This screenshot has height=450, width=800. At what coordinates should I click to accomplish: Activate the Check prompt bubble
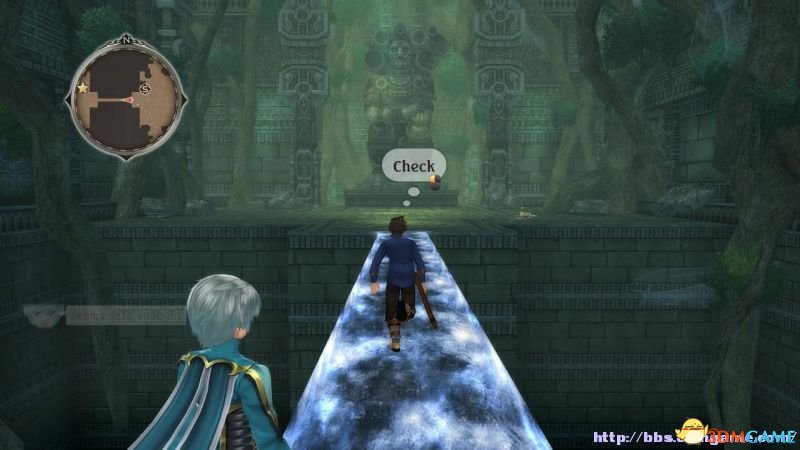(413, 166)
